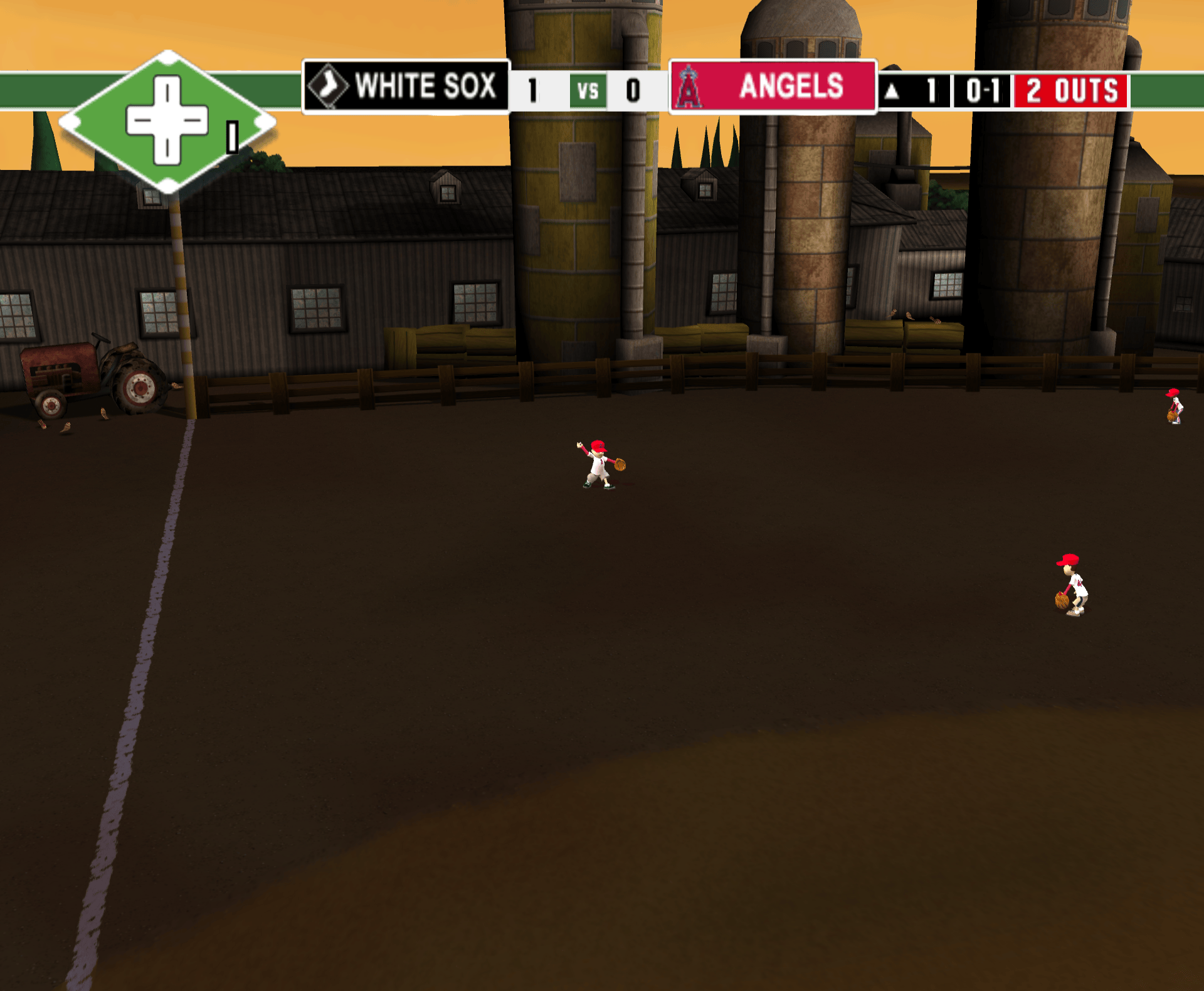The width and height of the screenshot is (1204, 991).
Task: Click the base diamond throw indicator
Action: (x=167, y=122)
